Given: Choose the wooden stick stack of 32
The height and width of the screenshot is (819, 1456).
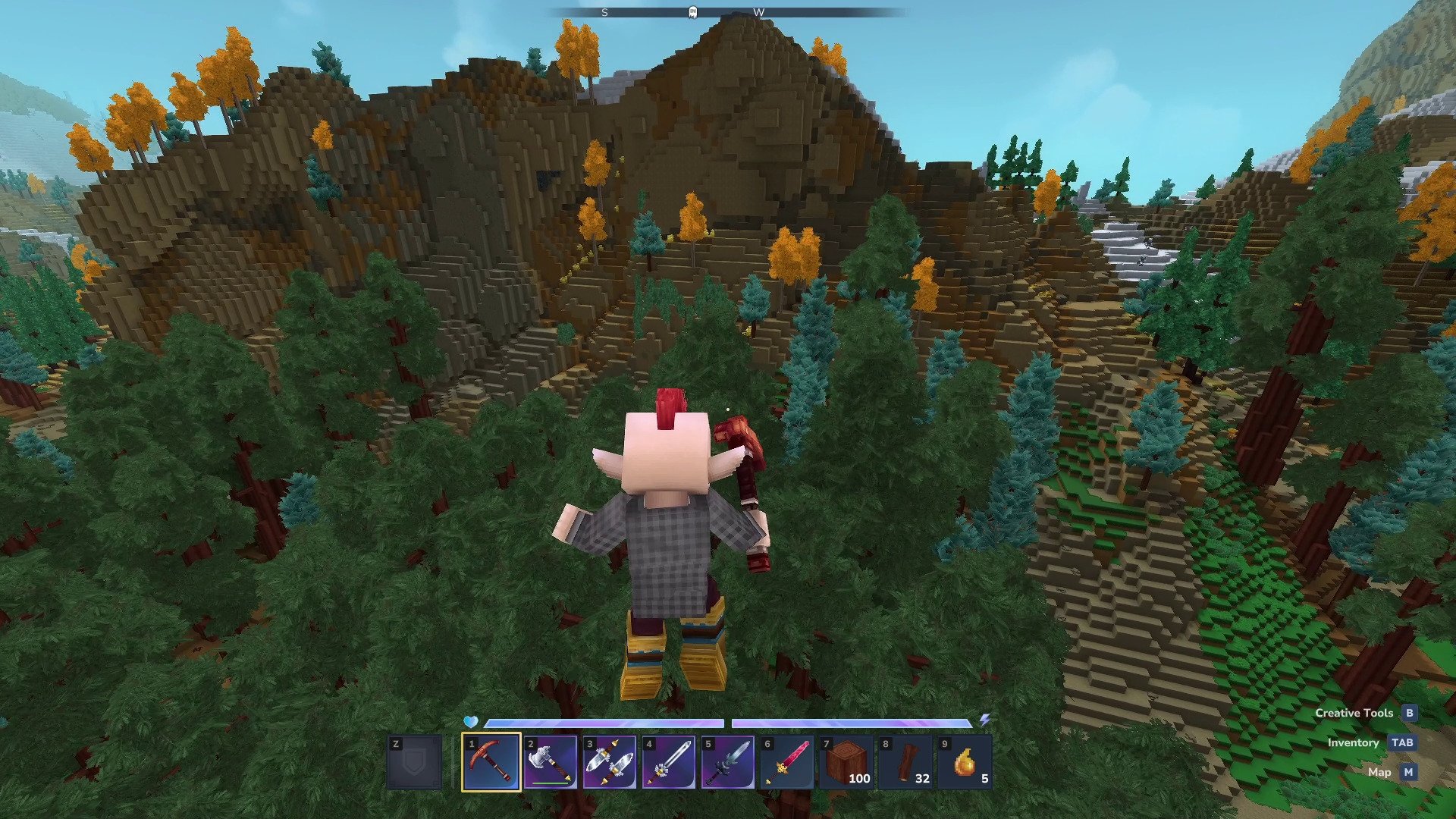Looking at the screenshot, I should click(905, 762).
